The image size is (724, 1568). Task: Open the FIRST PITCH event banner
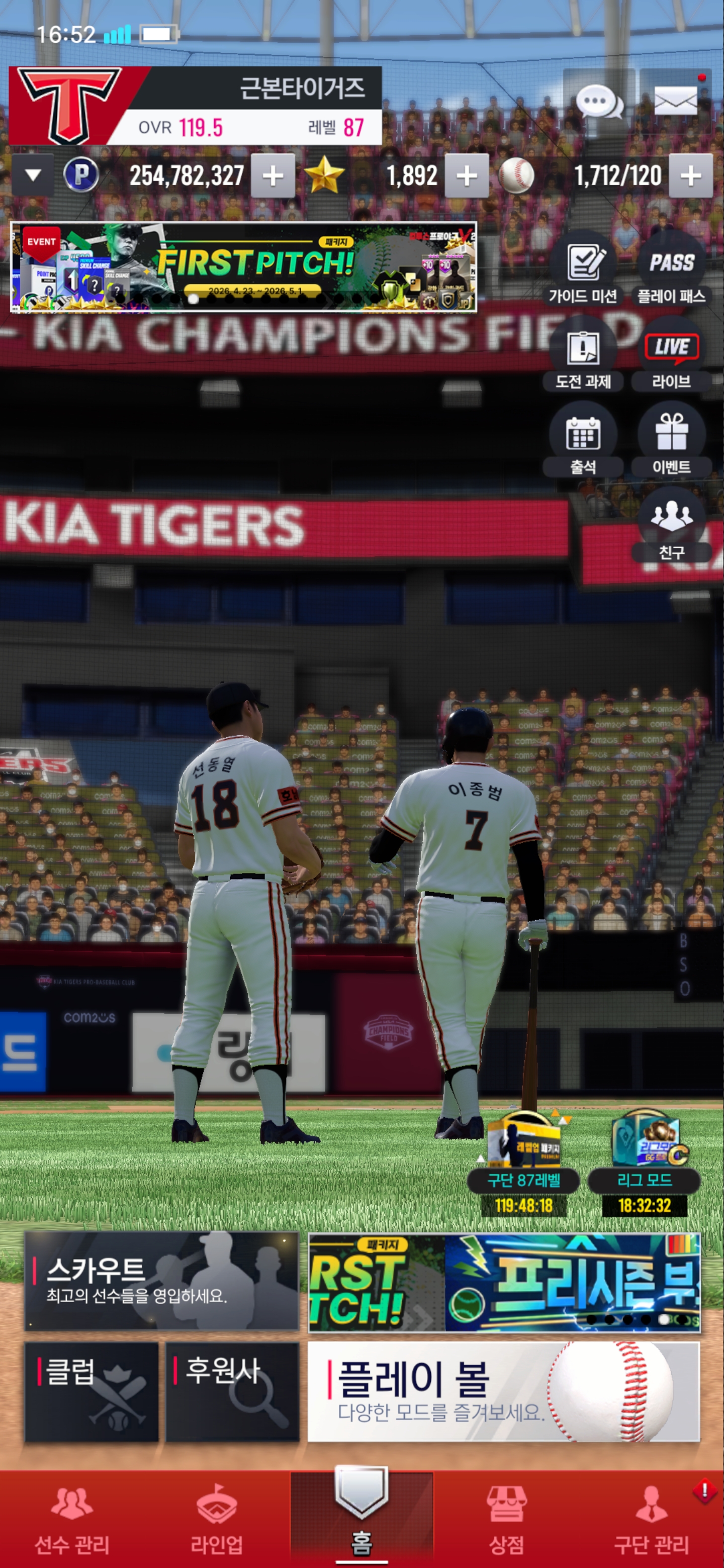243,266
